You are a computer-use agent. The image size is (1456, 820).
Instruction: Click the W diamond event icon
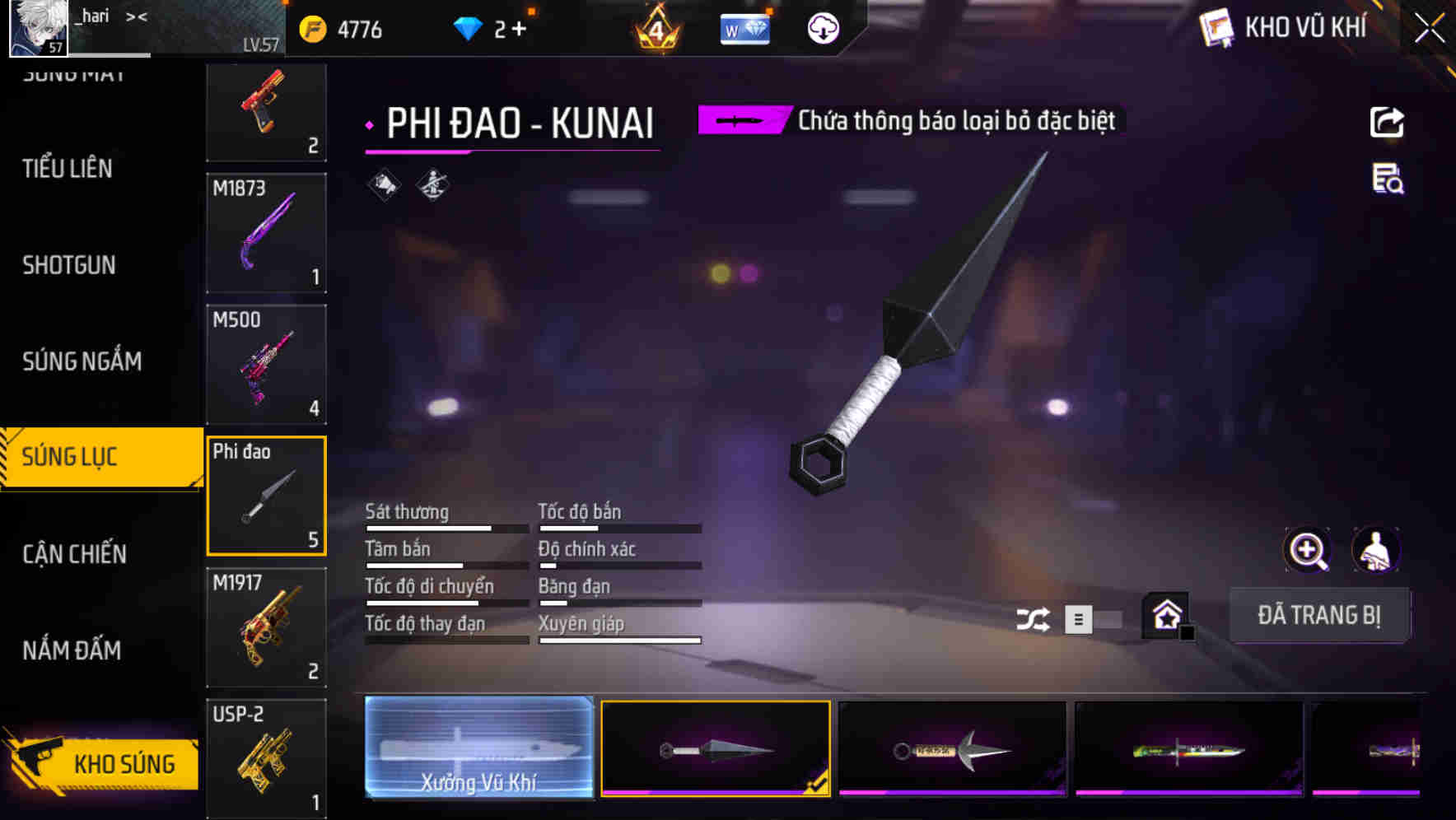(744, 27)
